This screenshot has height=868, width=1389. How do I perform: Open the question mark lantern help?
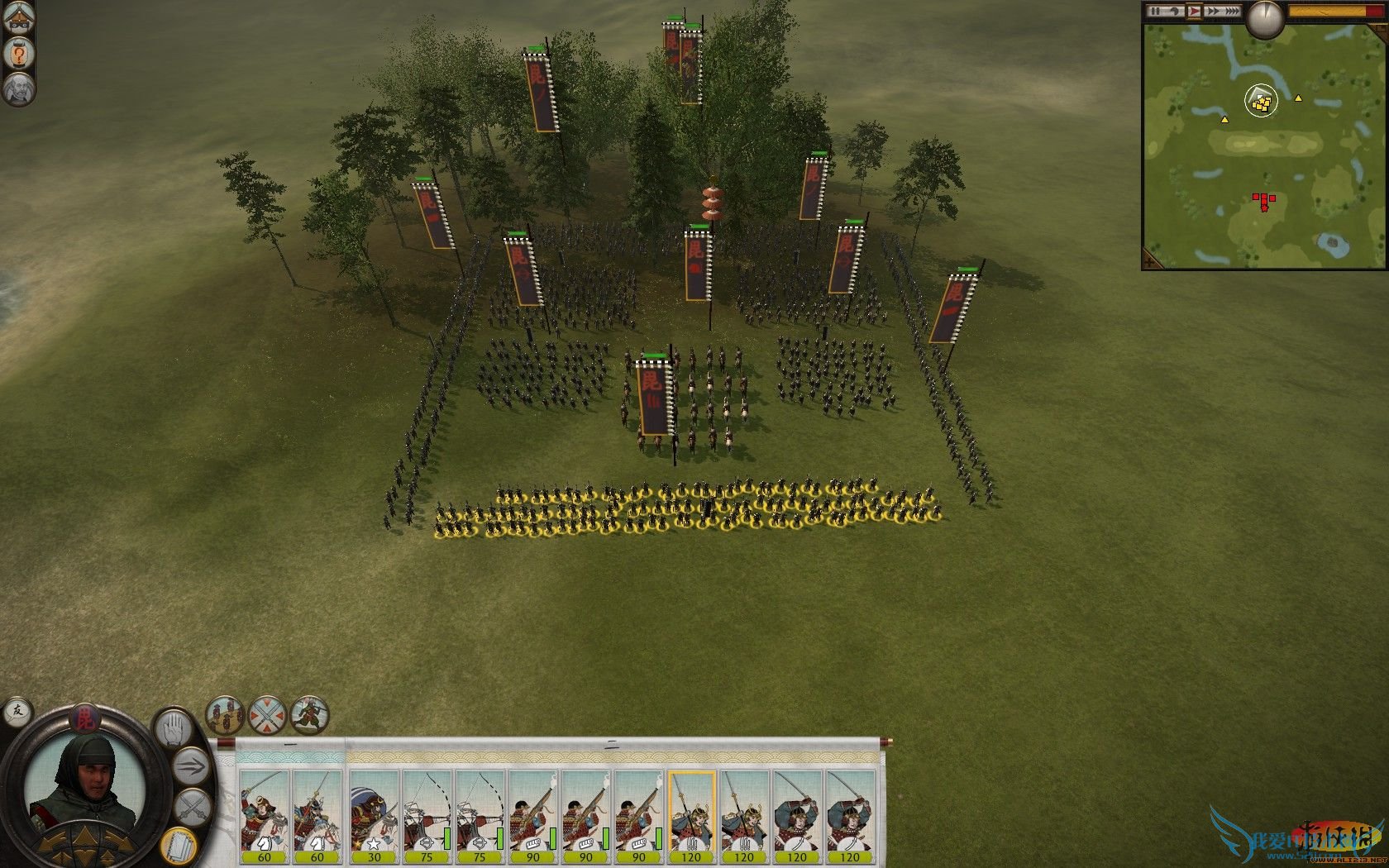tap(18, 55)
